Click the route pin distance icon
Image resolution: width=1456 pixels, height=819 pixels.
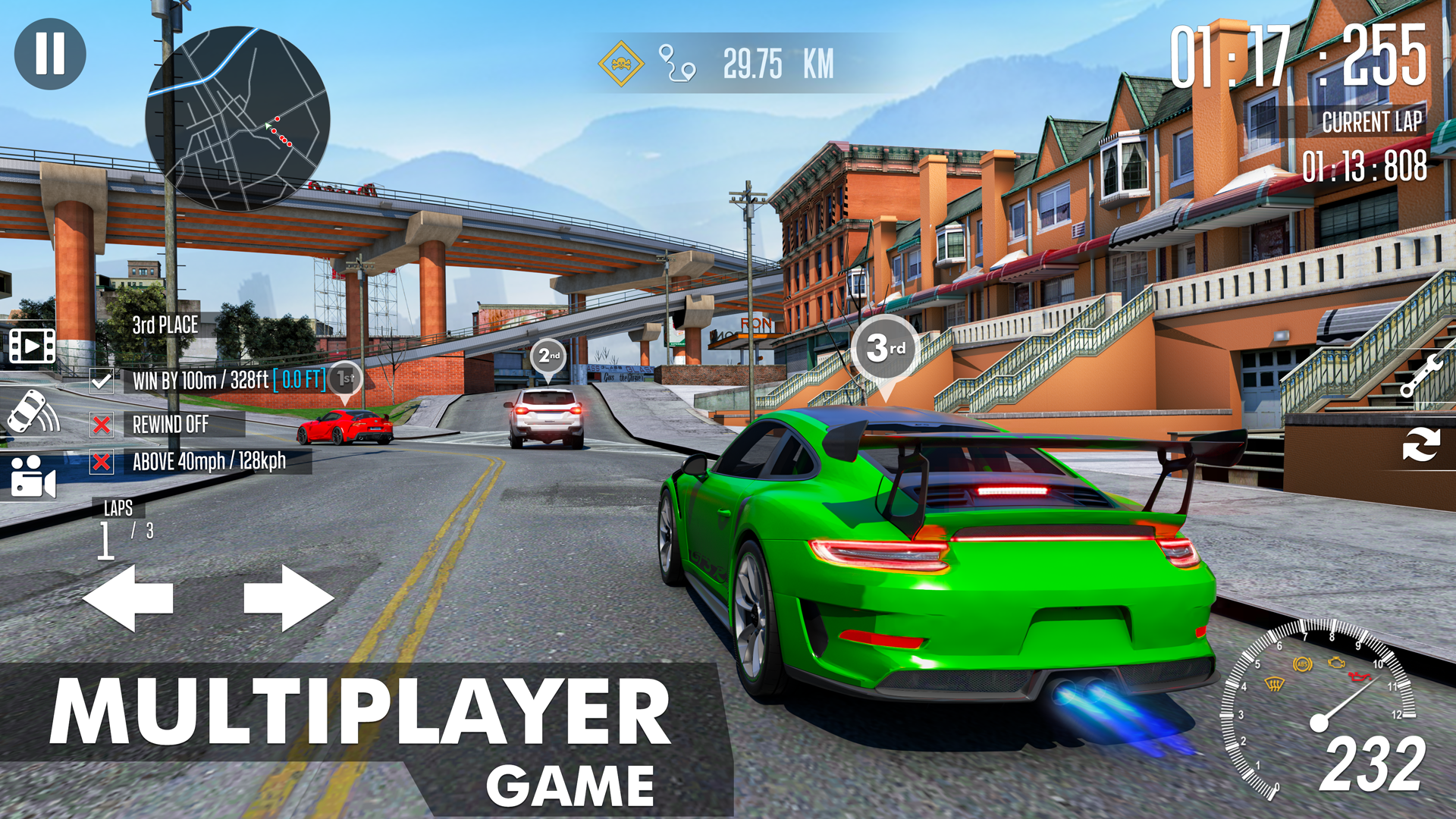tap(677, 64)
